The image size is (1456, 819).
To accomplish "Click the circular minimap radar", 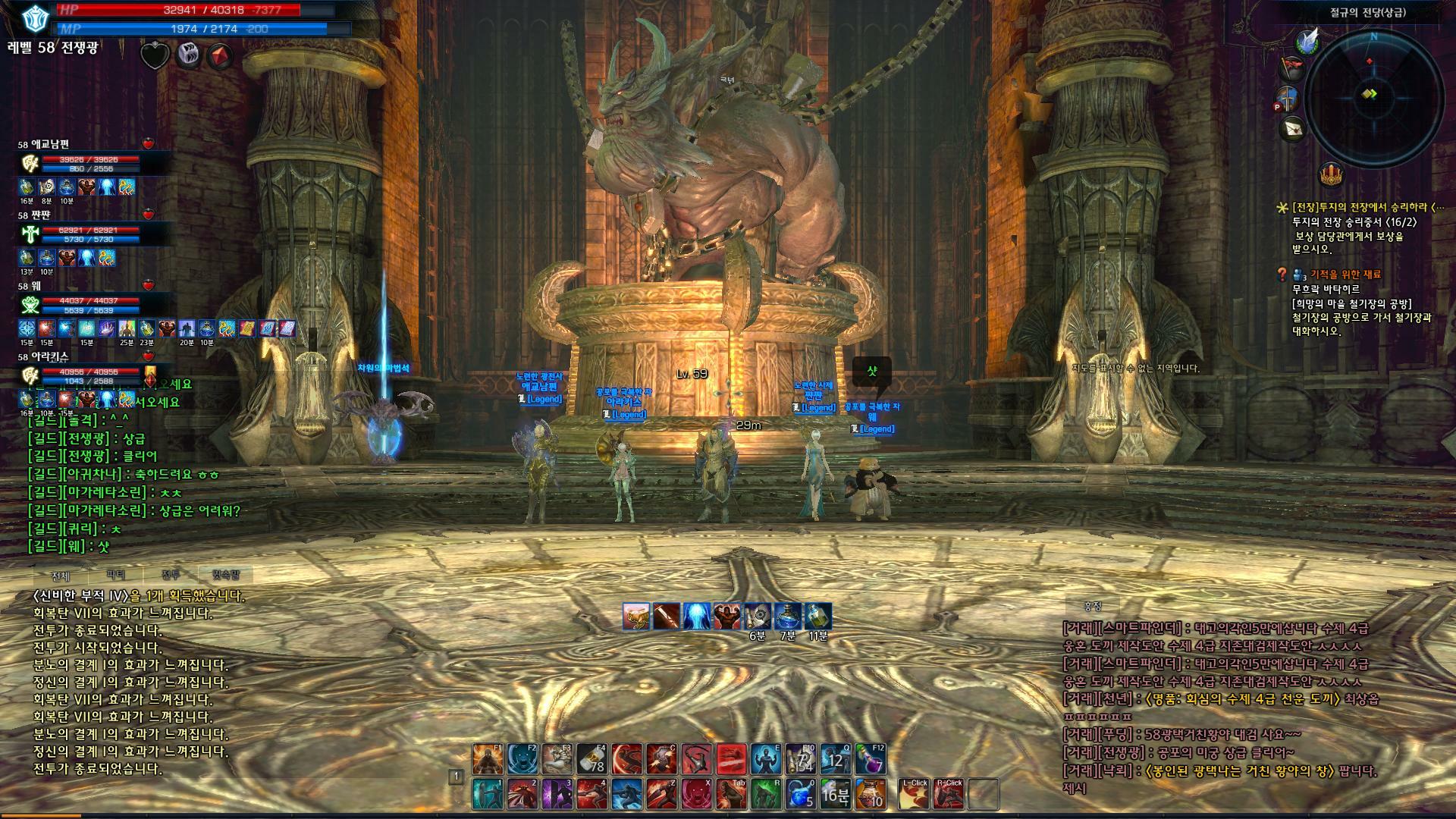I will tap(1373, 96).
